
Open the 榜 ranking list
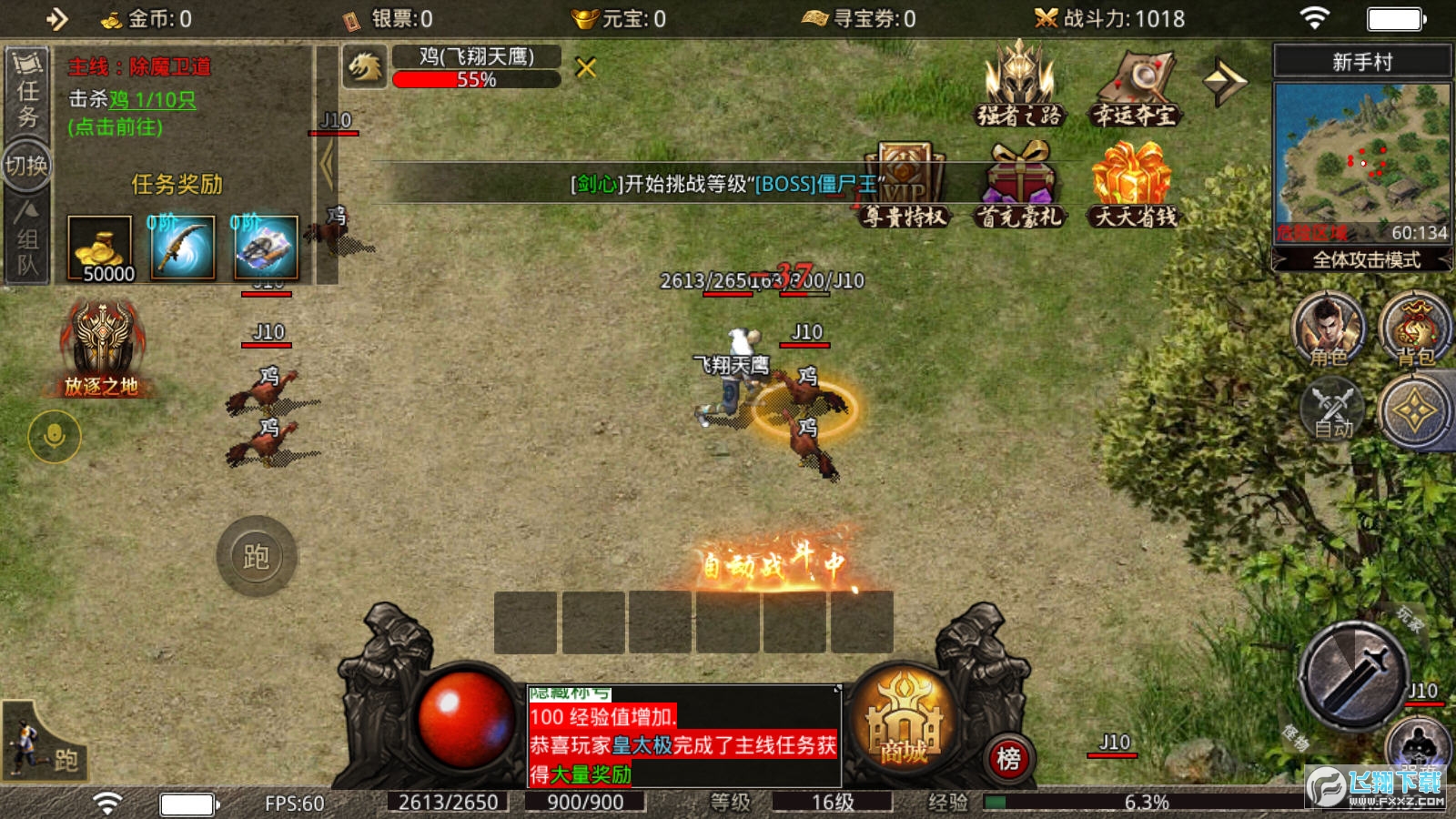1008,758
